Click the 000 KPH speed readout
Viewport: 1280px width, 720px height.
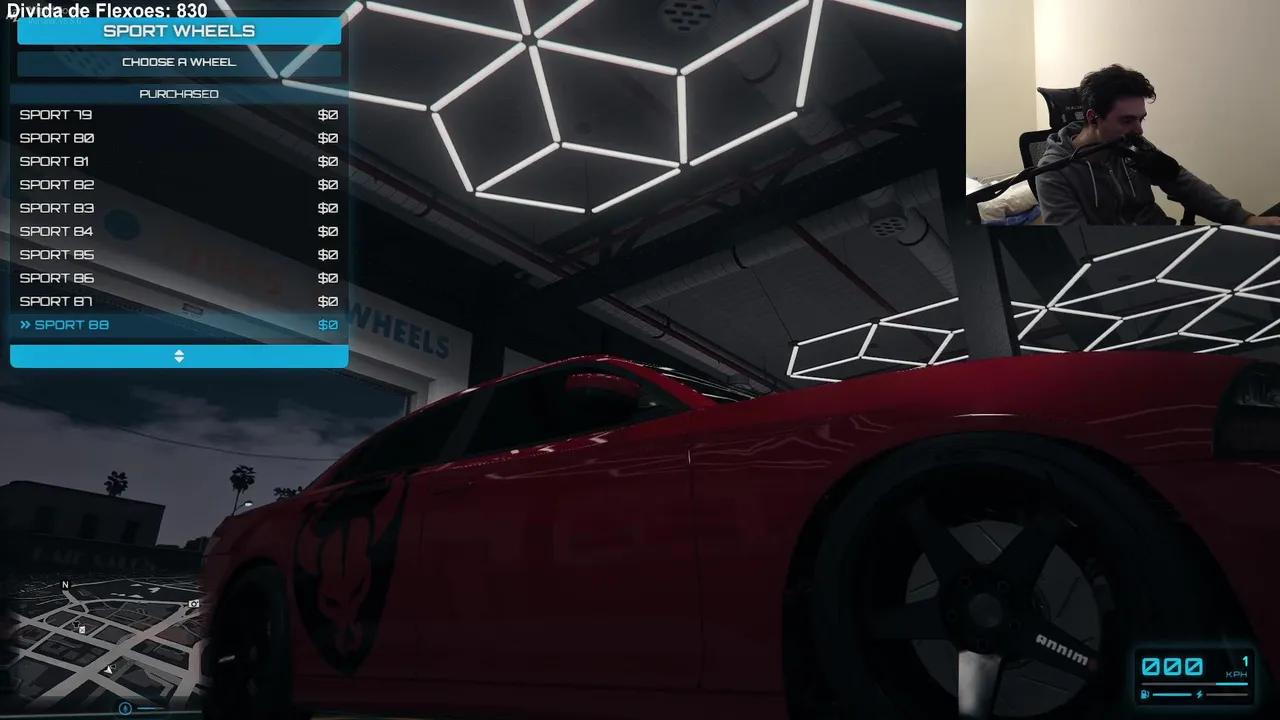[x=1172, y=667]
